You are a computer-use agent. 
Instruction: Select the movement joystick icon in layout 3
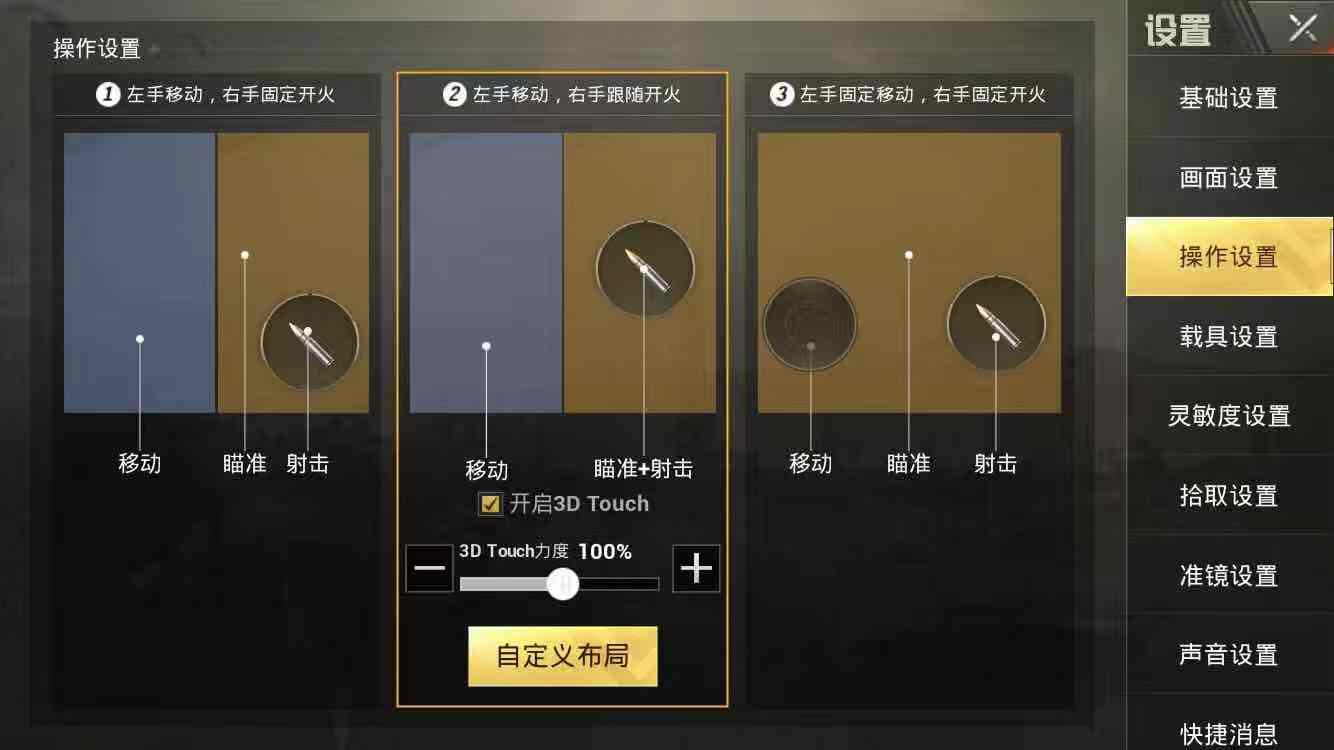pyautogui.click(x=809, y=323)
